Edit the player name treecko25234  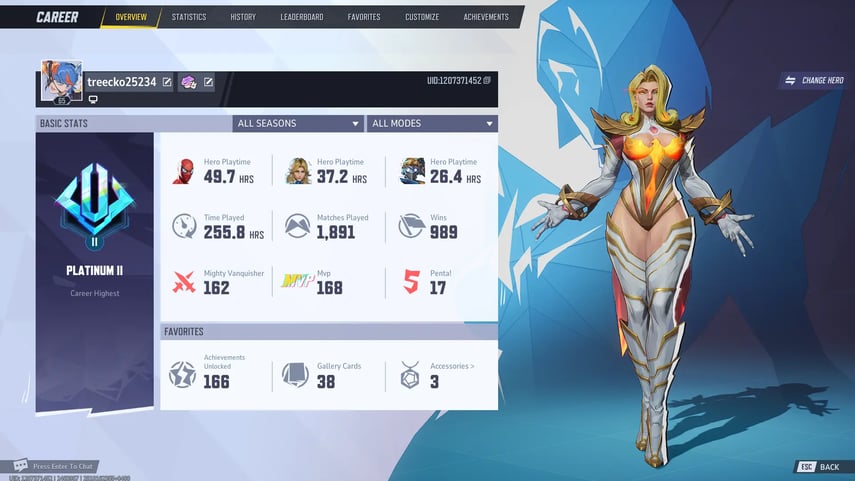[167, 82]
